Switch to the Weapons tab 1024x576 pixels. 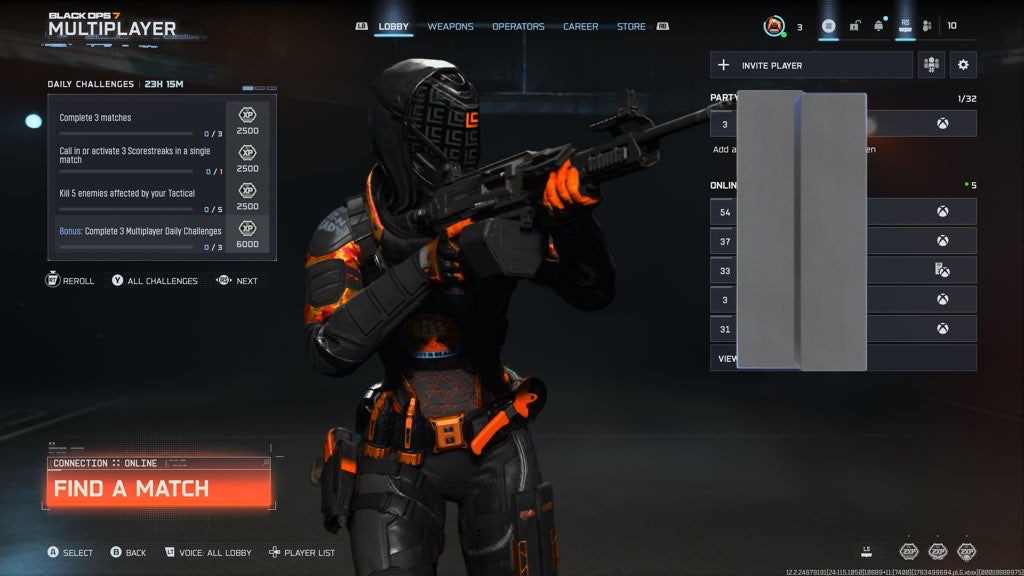(x=450, y=27)
